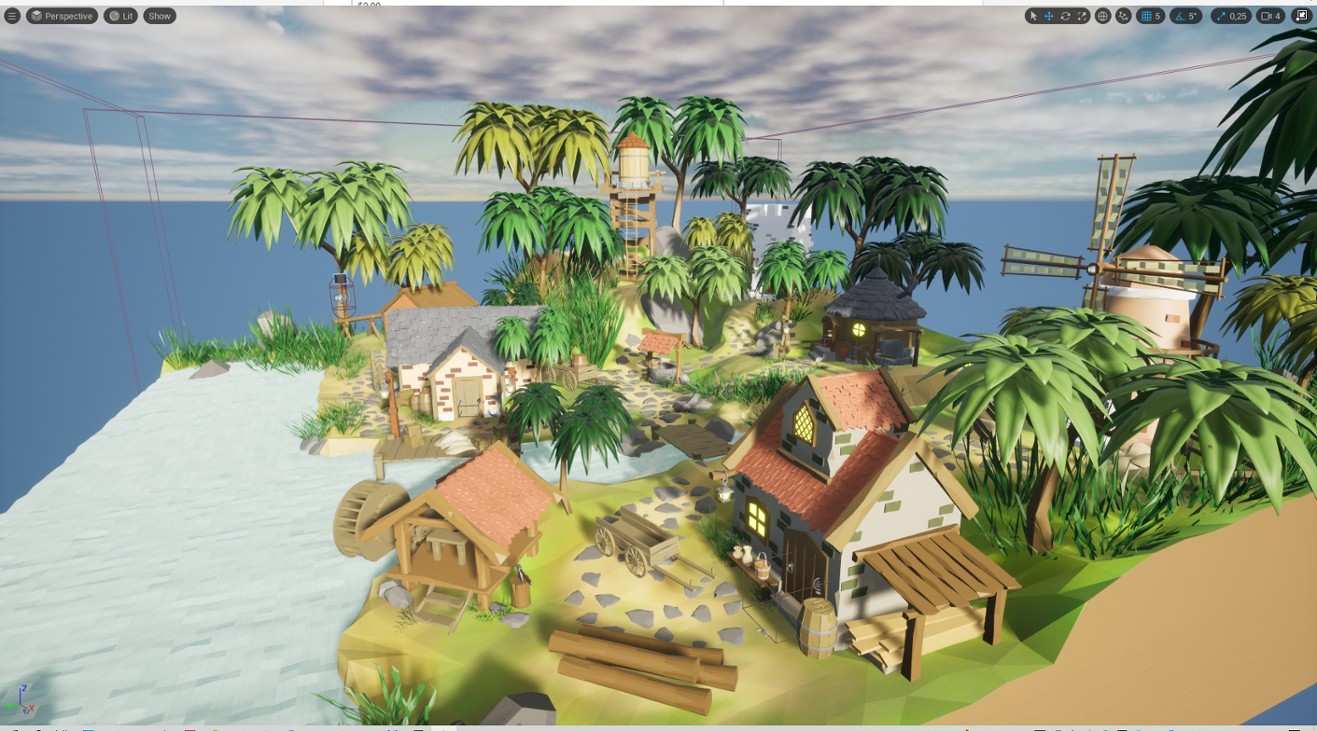Open grid snap size dropdown showing 5
This screenshot has width=1317, height=731.
point(1158,15)
